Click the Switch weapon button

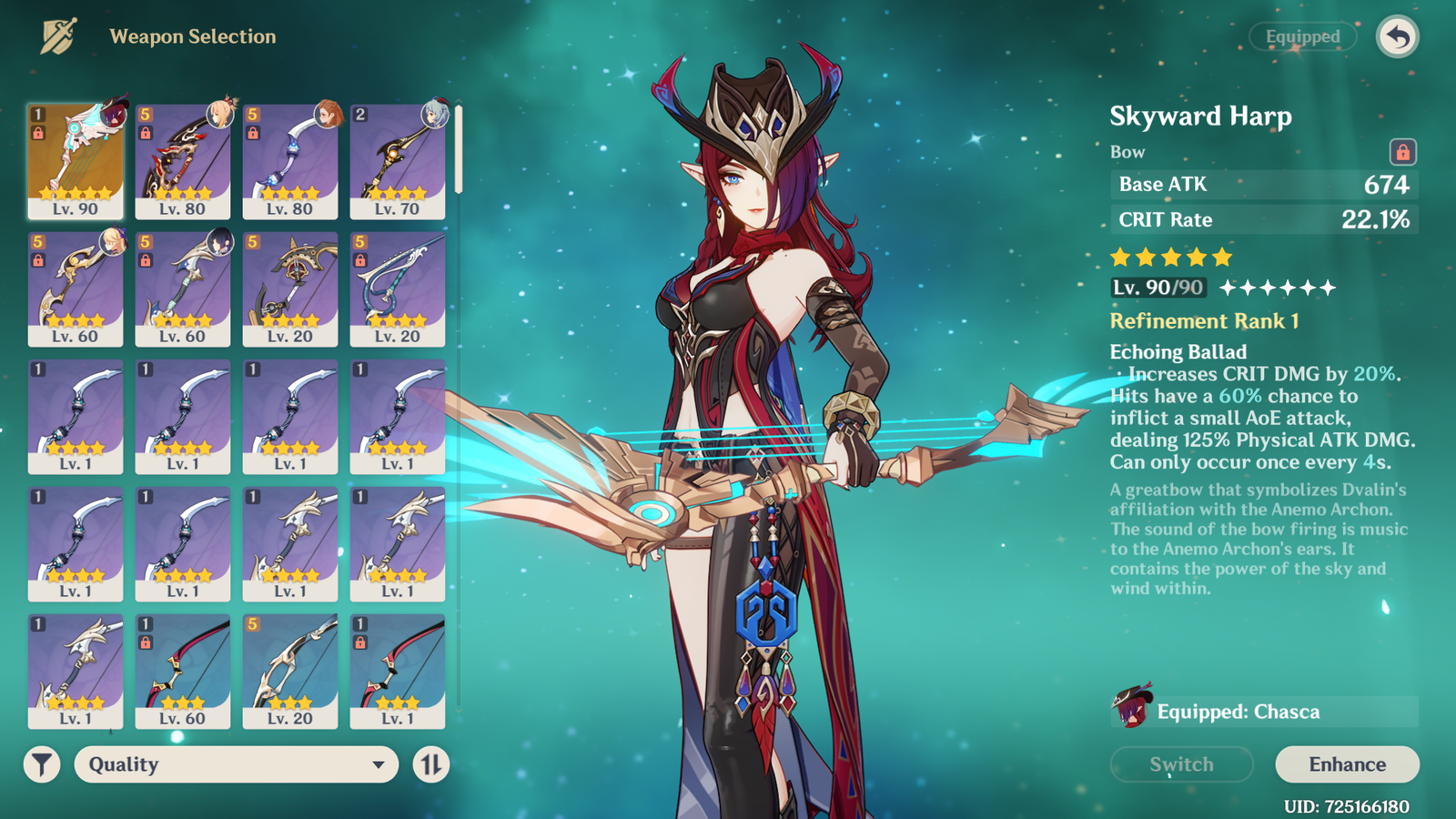click(x=1181, y=764)
